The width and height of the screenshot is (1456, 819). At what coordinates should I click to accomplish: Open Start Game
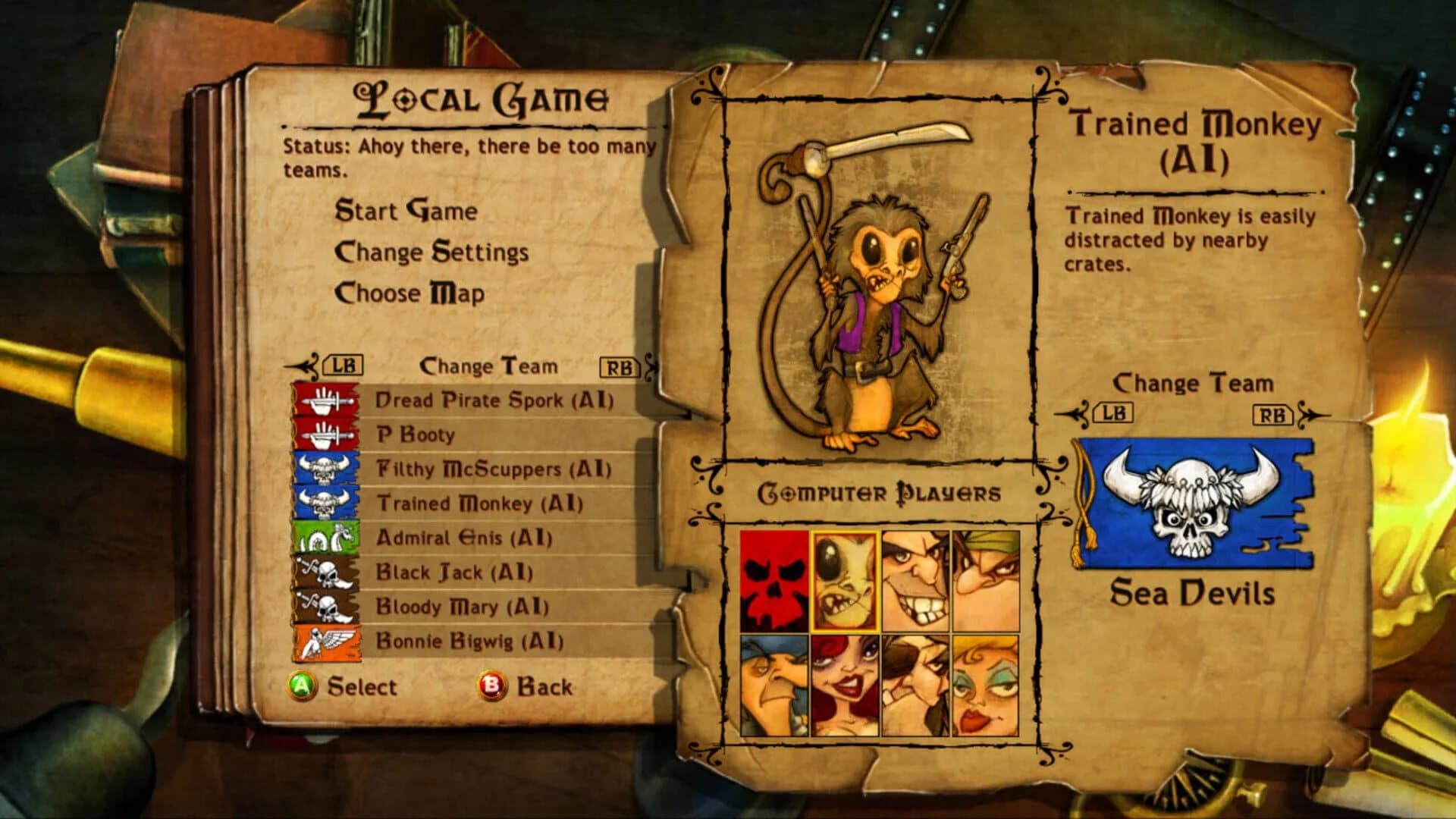[x=409, y=212]
